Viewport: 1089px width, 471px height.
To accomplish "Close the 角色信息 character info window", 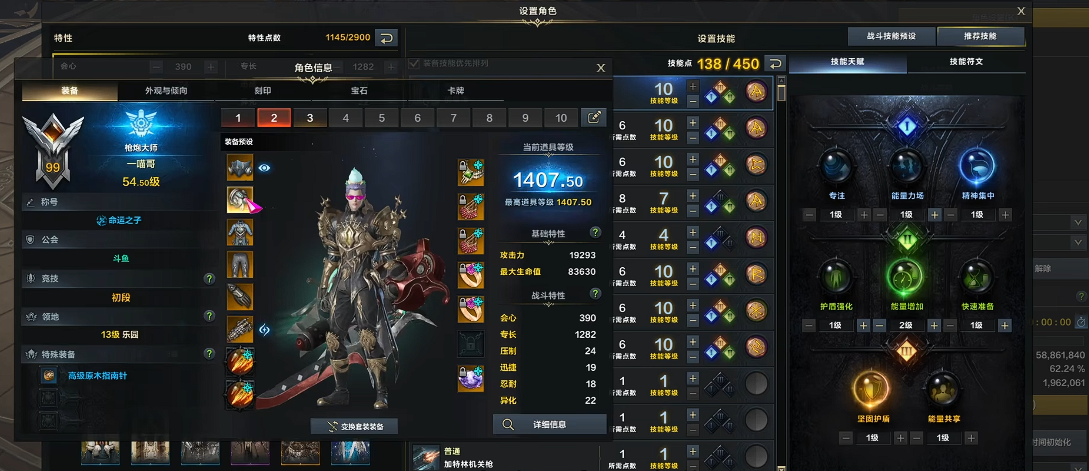I will coord(600,68).
